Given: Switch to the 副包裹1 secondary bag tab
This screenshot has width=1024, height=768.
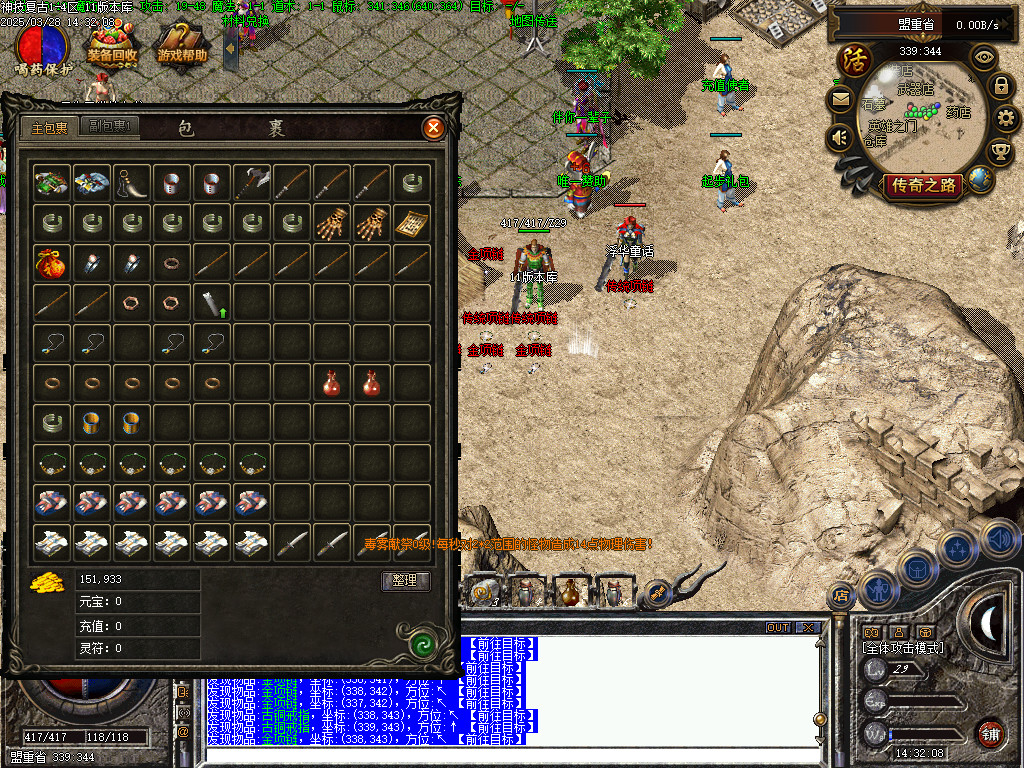Looking at the screenshot, I should click(110, 127).
